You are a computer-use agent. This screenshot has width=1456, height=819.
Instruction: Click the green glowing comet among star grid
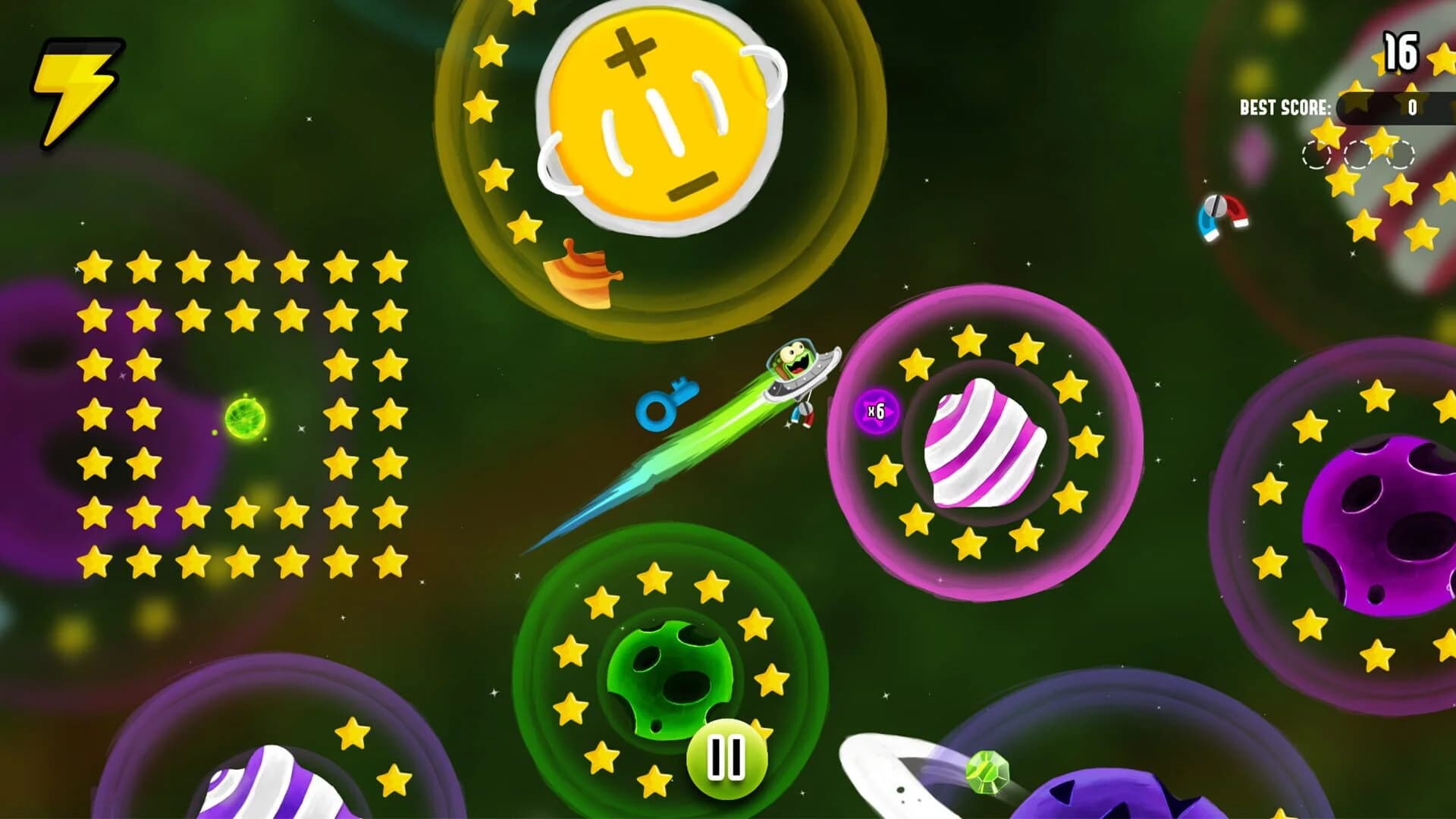pyautogui.click(x=245, y=417)
